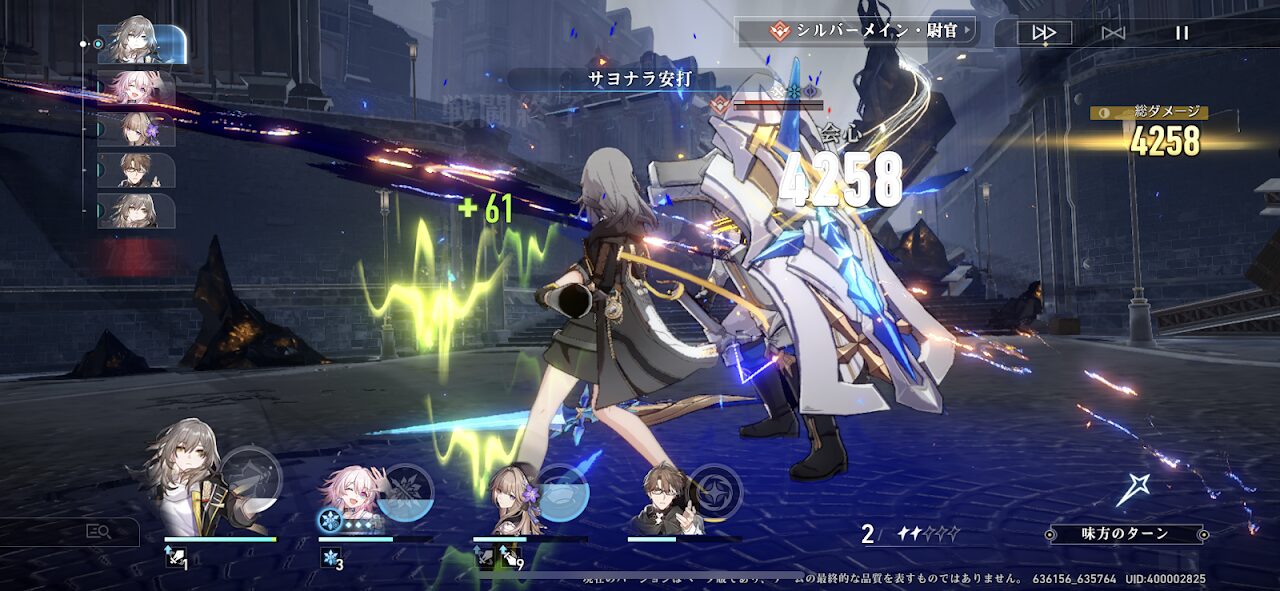Open the シルバーメイン・尉官 enemy info banner
This screenshot has height=591, width=1280.
[x=858, y=30]
